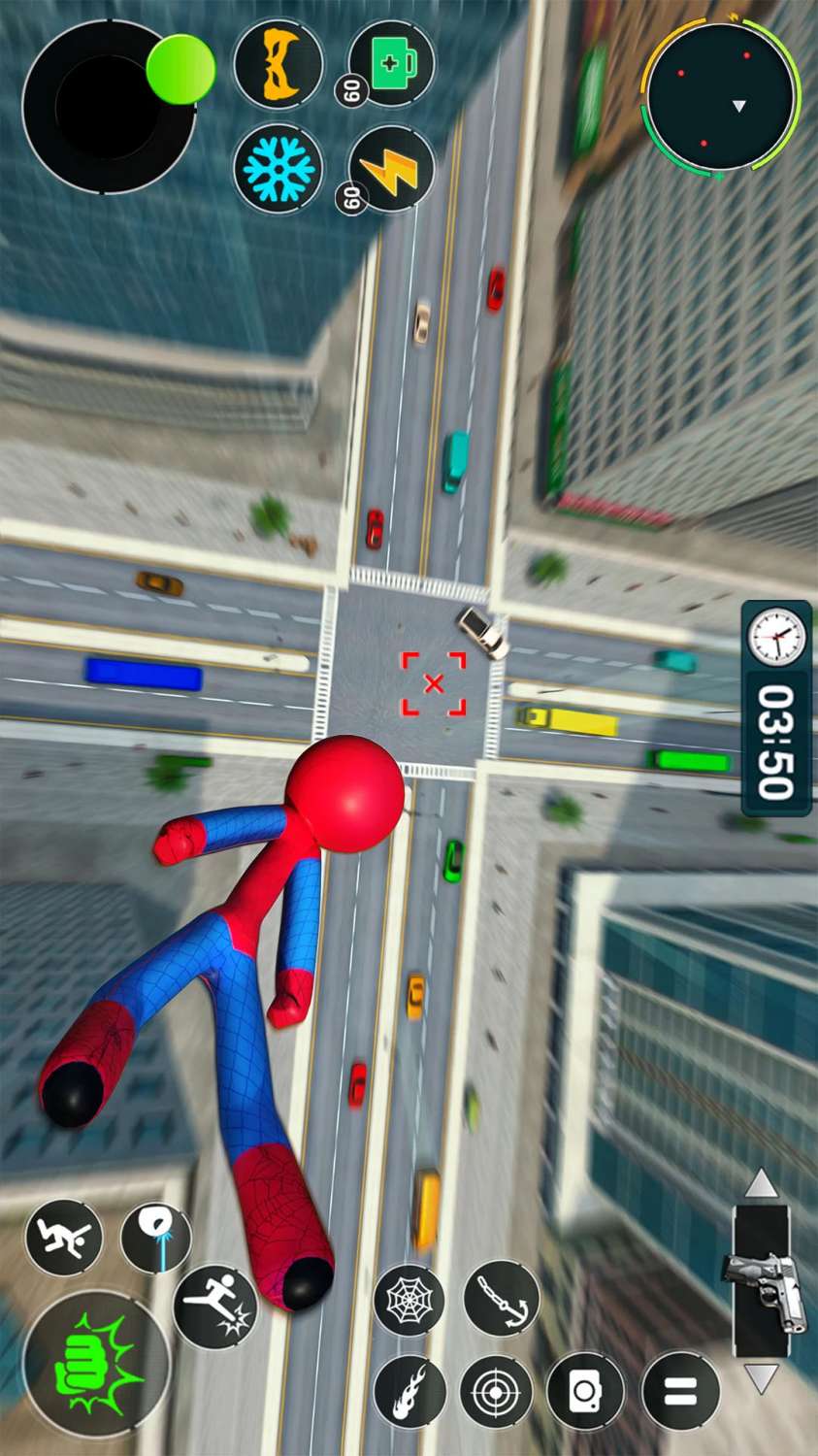The height and width of the screenshot is (1456, 818).
Task: Use the green medkit heal item
Action: click(392, 64)
